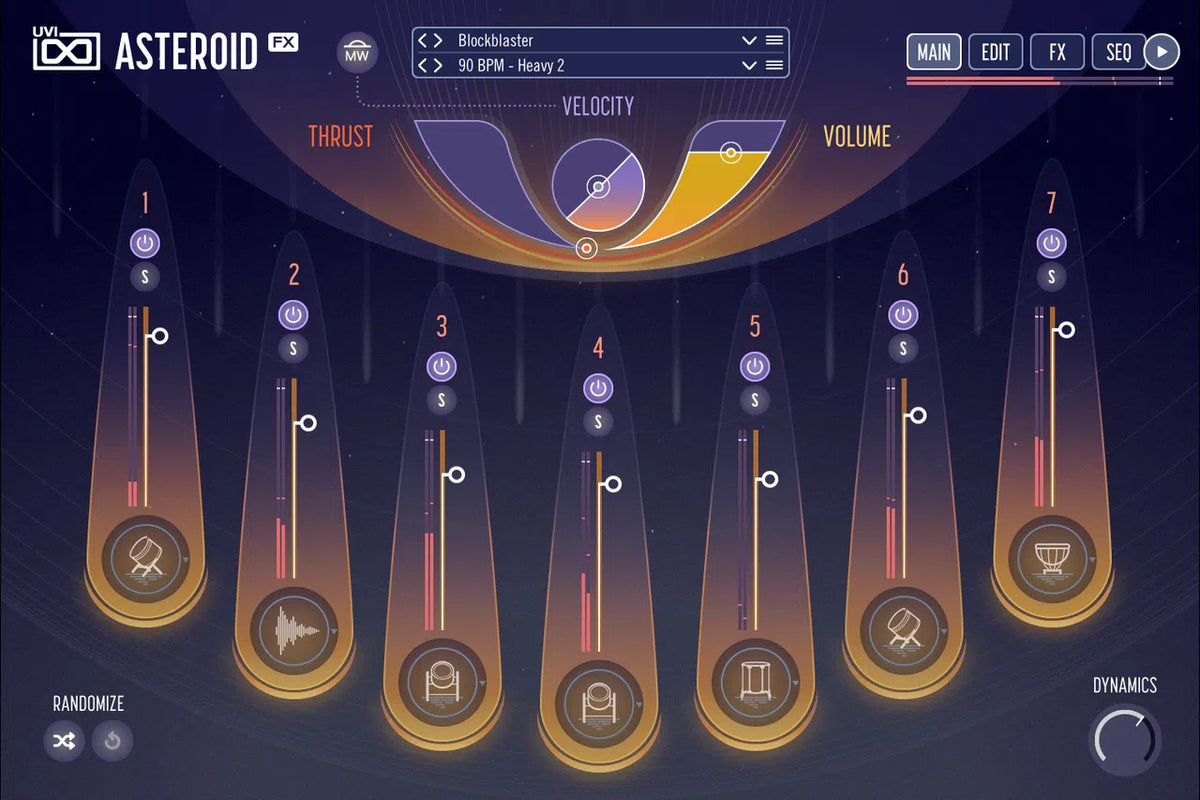The image size is (1200, 800).
Task: Open the Blockblaster preset dropdown
Action: click(748, 41)
